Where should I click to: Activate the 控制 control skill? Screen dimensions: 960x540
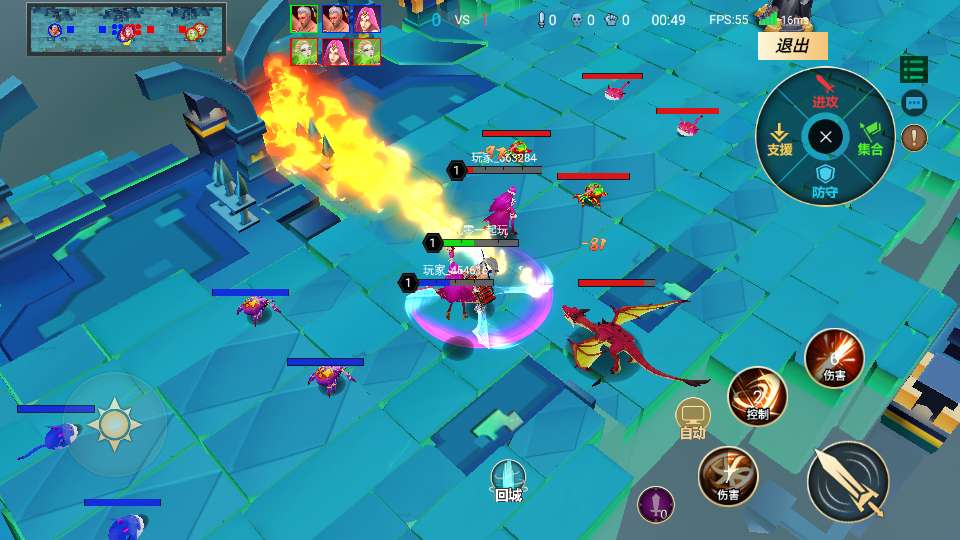point(757,396)
